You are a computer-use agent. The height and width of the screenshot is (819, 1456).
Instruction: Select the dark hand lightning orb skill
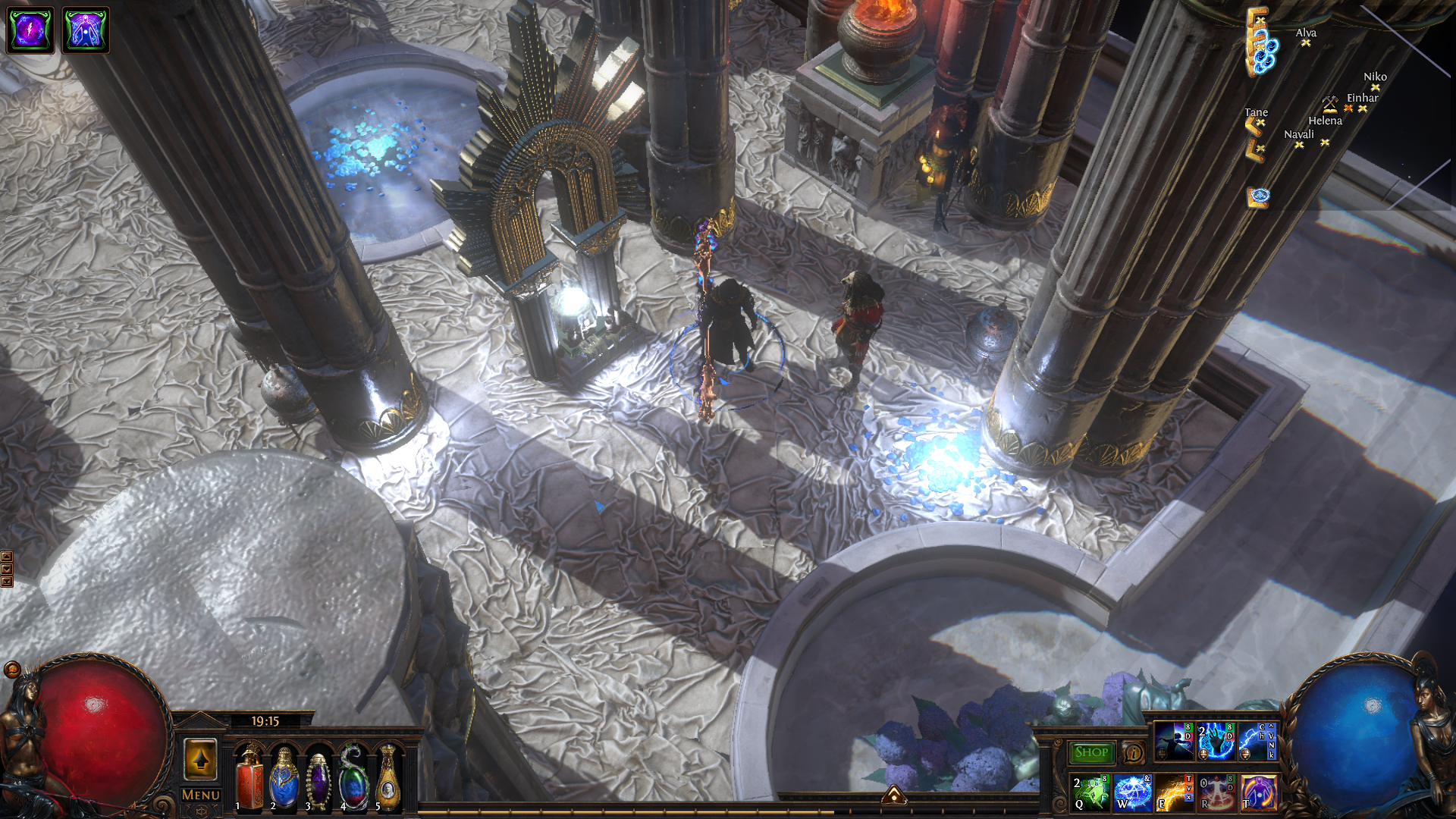click(1216, 741)
